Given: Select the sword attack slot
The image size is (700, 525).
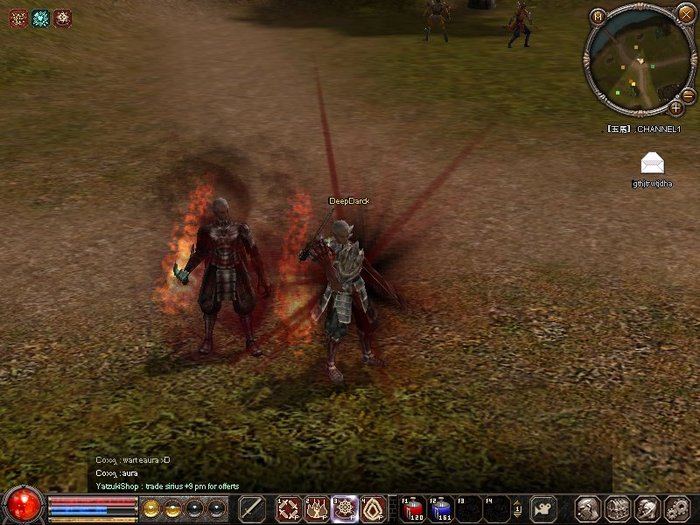Looking at the screenshot, I should (252, 507).
